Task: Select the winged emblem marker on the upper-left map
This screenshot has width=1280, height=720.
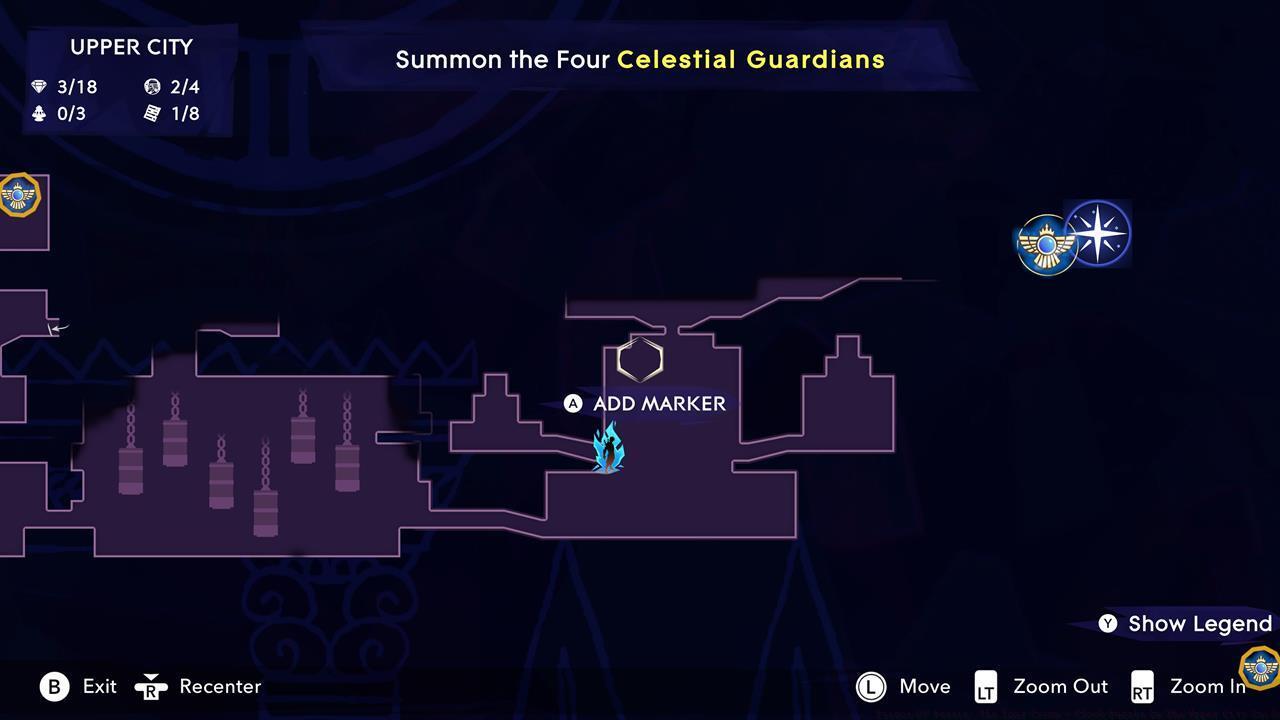Action: (x=18, y=196)
